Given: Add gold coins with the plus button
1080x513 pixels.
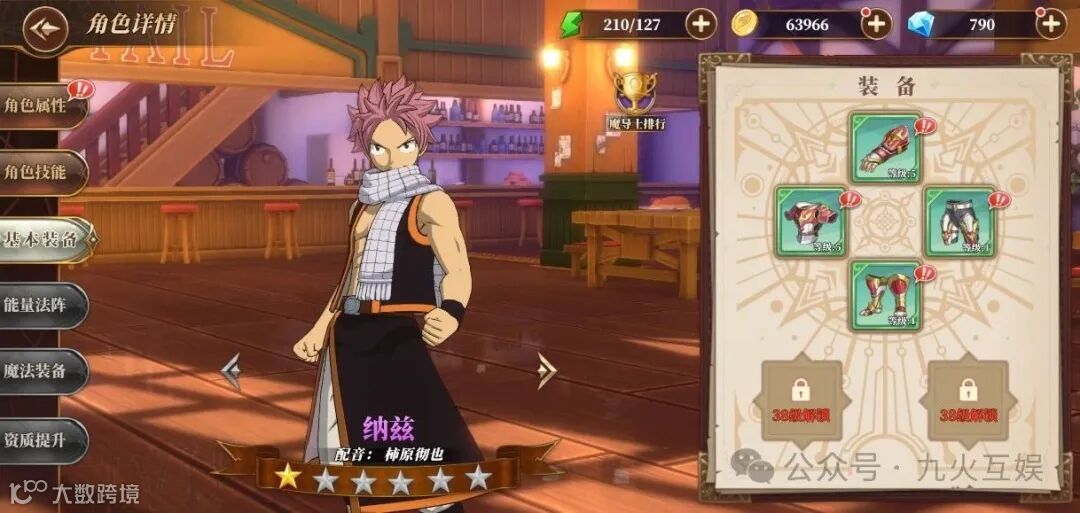Looking at the screenshot, I should point(876,24).
